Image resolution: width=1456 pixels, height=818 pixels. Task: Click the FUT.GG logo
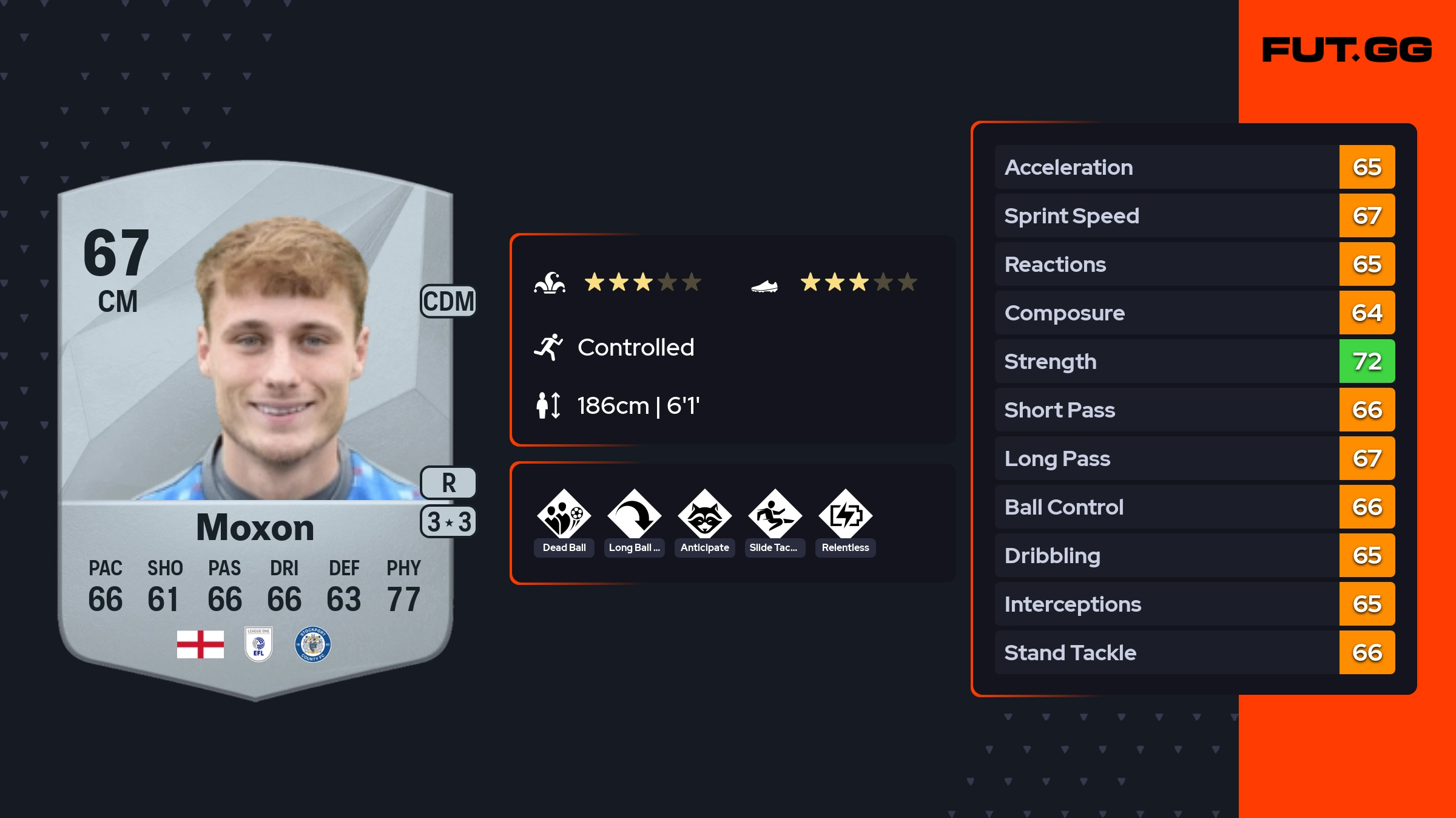tap(1347, 50)
